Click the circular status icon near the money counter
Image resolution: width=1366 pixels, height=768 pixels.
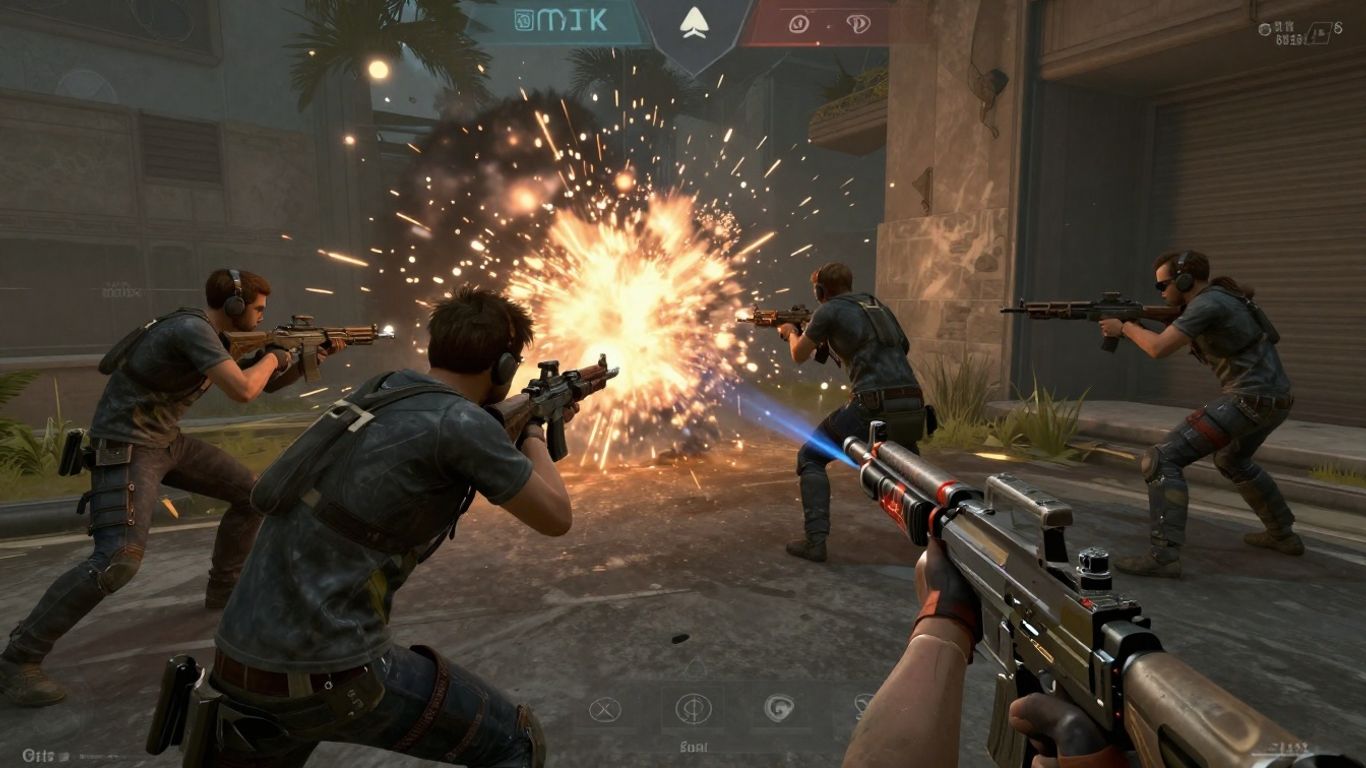coord(1266,28)
